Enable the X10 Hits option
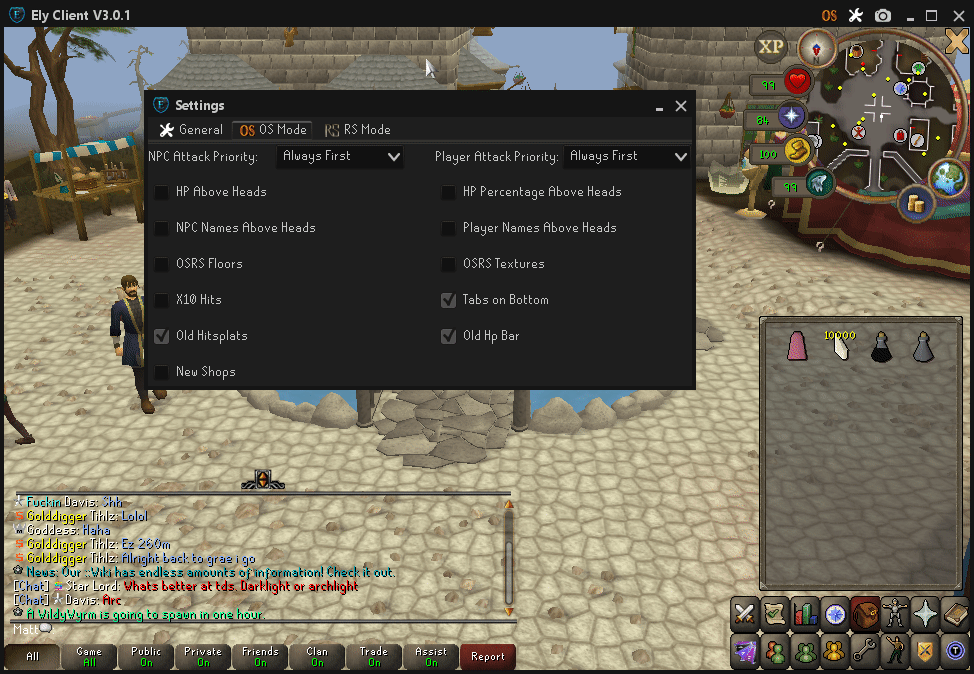Image resolution: width=974 pixels, height=674 pixels. tap(162, 300)
